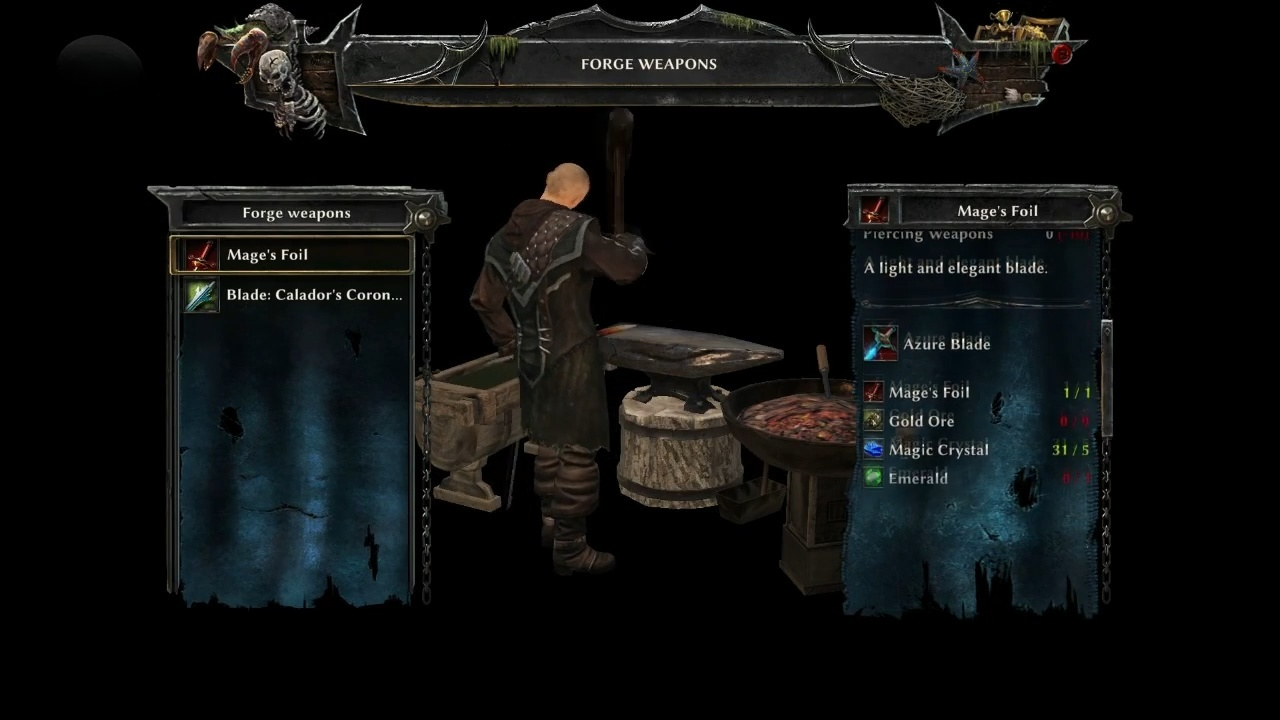Viewport: 1280px width, 720px height.
Task: Select the Azure Blade upgrade
Action: tap(945, 344)
